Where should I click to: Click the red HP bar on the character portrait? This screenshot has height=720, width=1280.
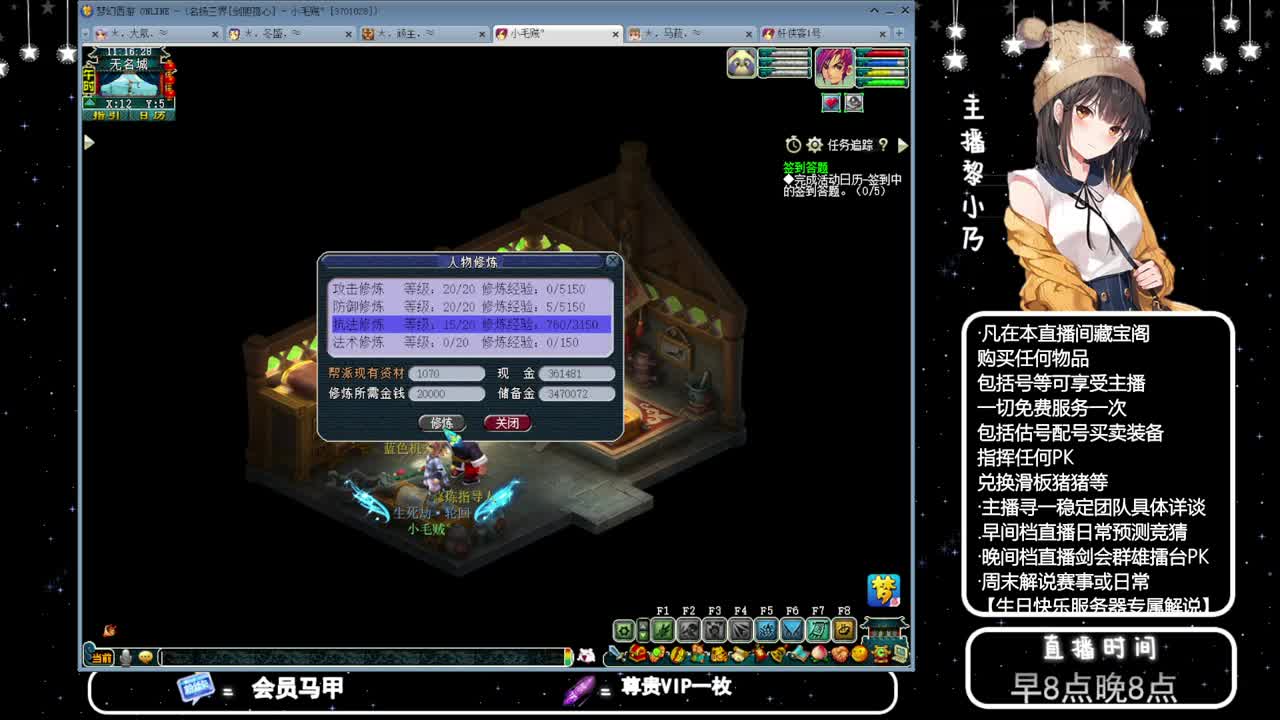(885, 54)
